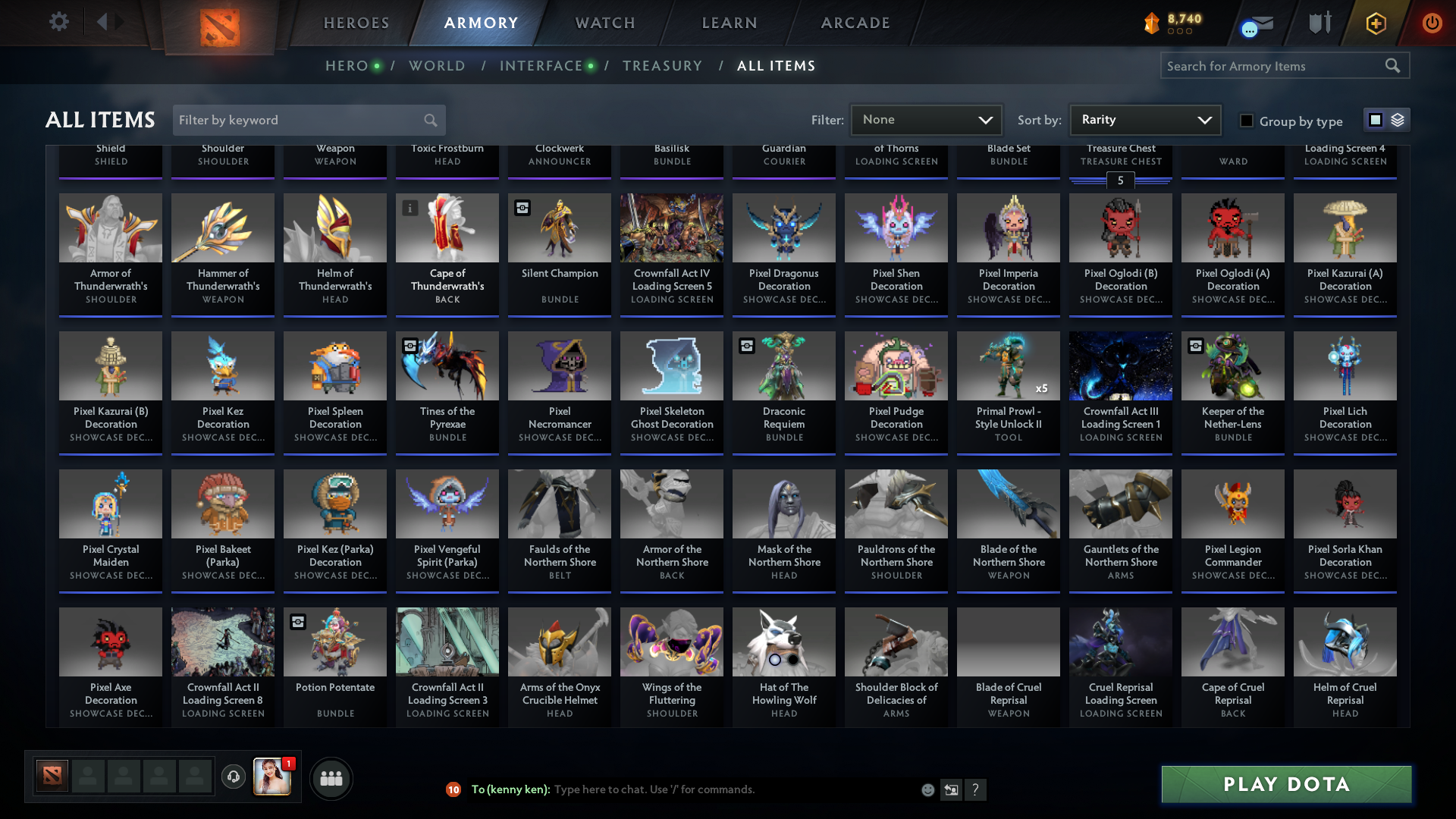Toggle the grid view display mode

click(x=1375, y=119)
